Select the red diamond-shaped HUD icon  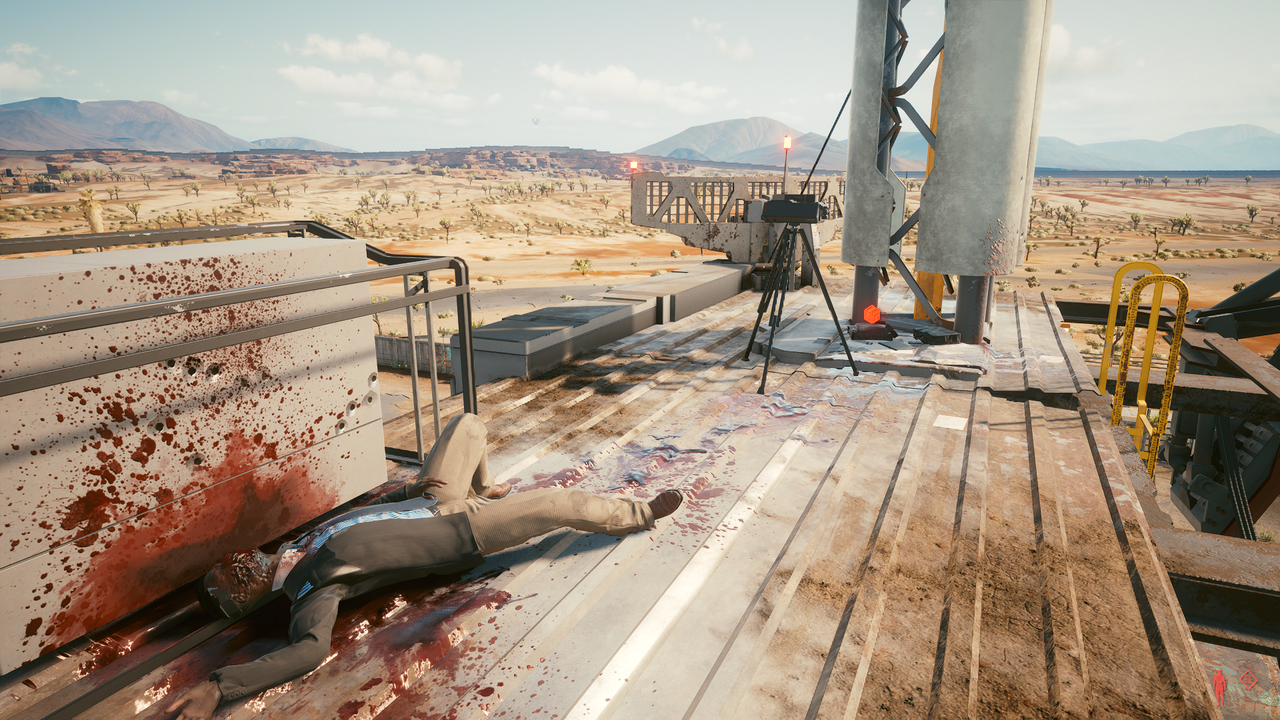click(x=1248, y=680)
